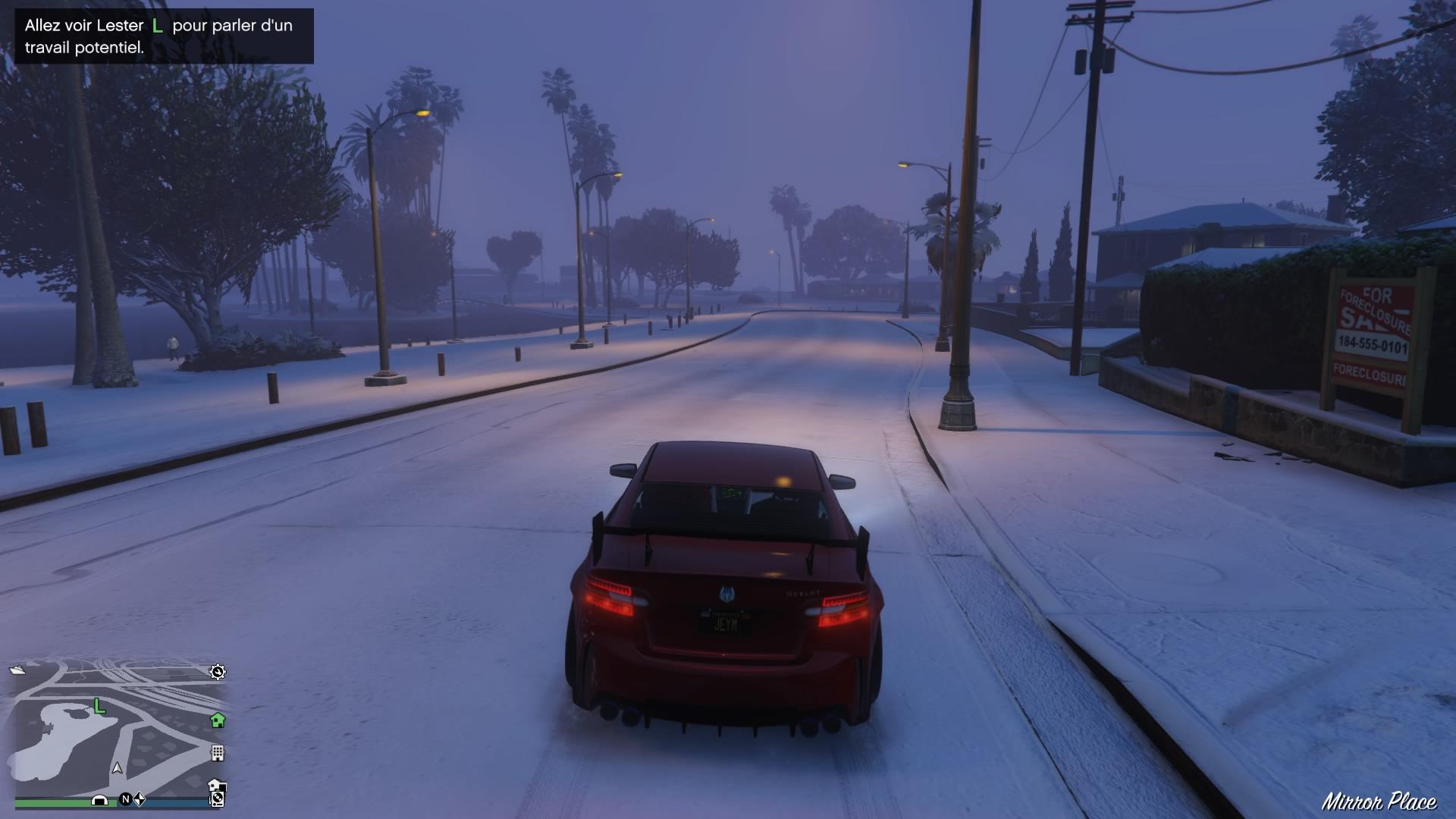Image resolution: width=1456 pixels, height=819 pixels.
Task: Select the white office building blip
Action: click(218, 753)
